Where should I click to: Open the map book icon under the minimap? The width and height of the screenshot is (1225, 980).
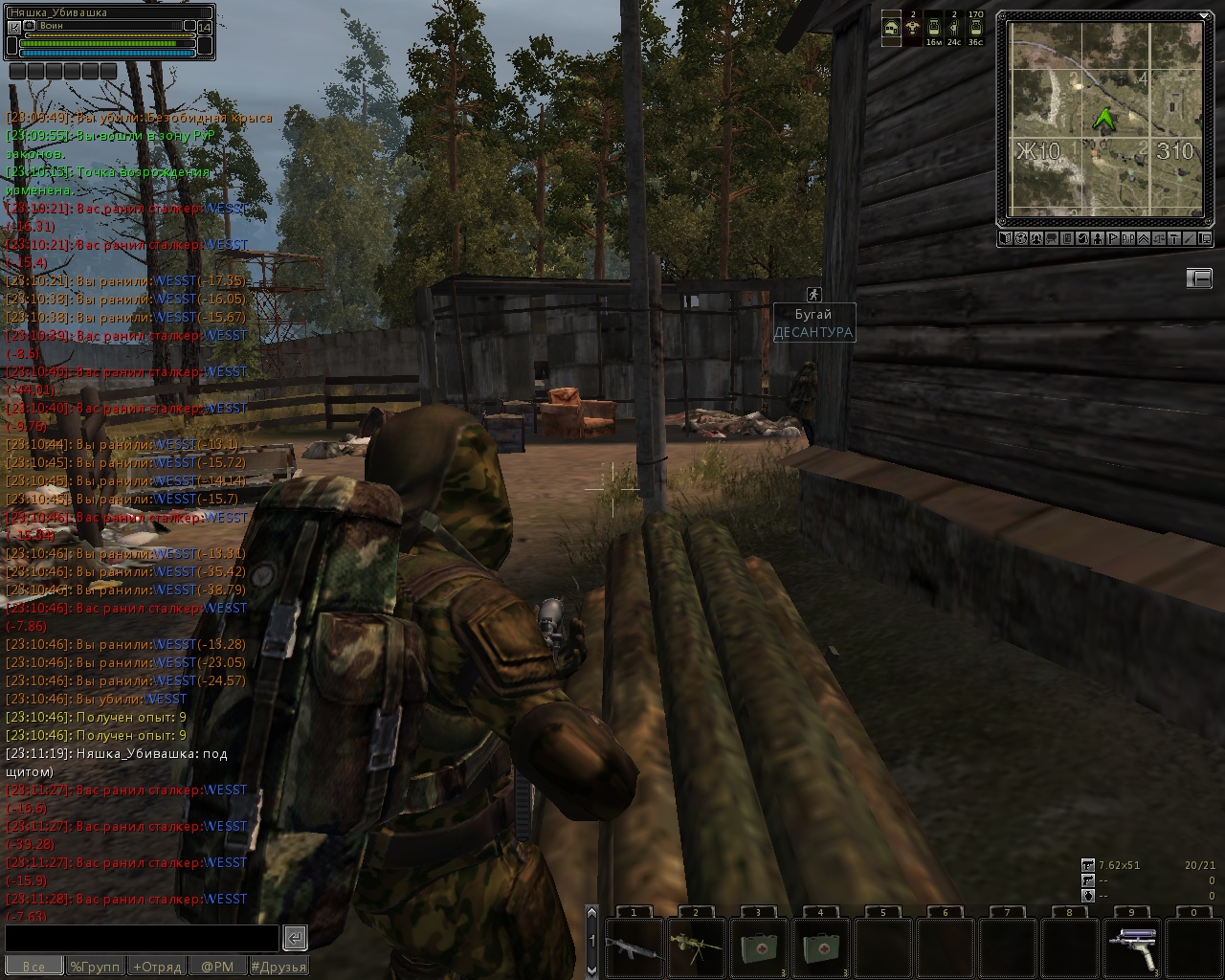coord(1006,238)
